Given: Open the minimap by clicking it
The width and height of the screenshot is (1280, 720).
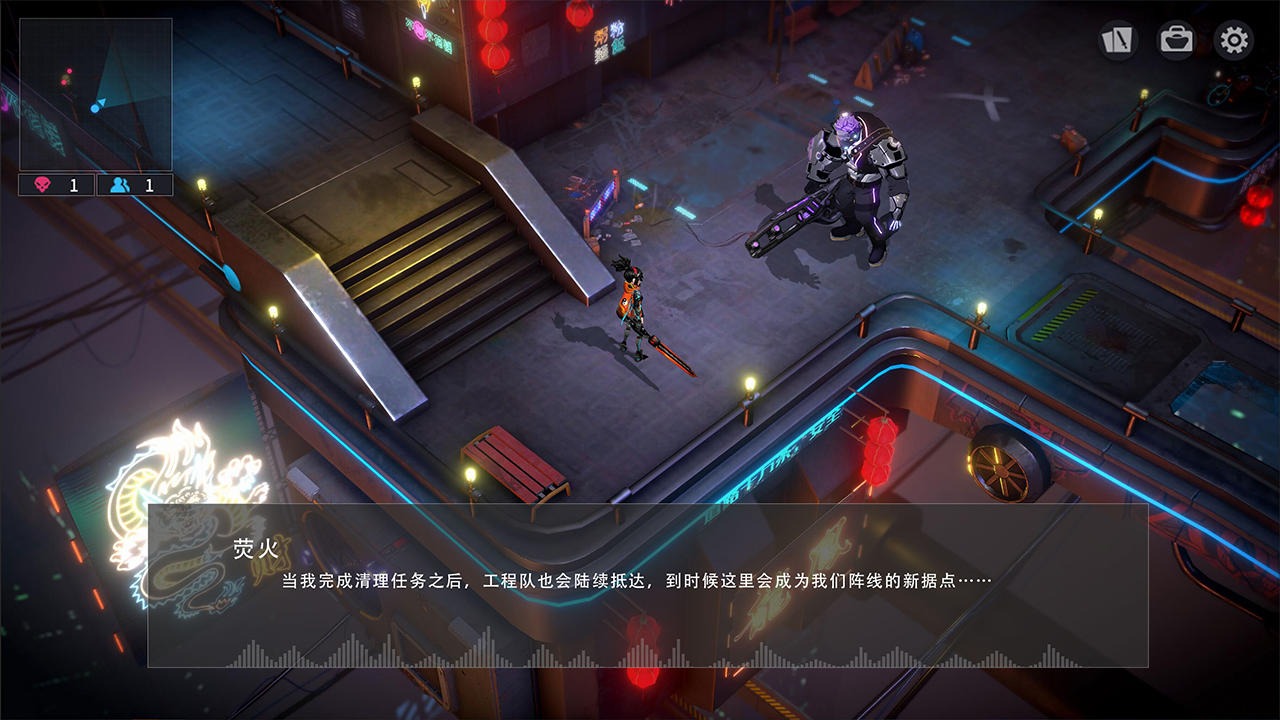Looking at the screenshot, I should (95, 95).
